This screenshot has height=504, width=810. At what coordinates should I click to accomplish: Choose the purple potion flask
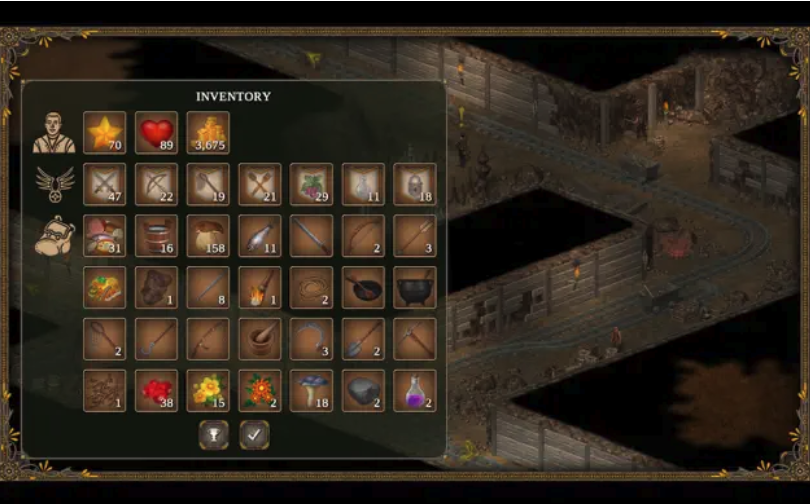(415, 391)
